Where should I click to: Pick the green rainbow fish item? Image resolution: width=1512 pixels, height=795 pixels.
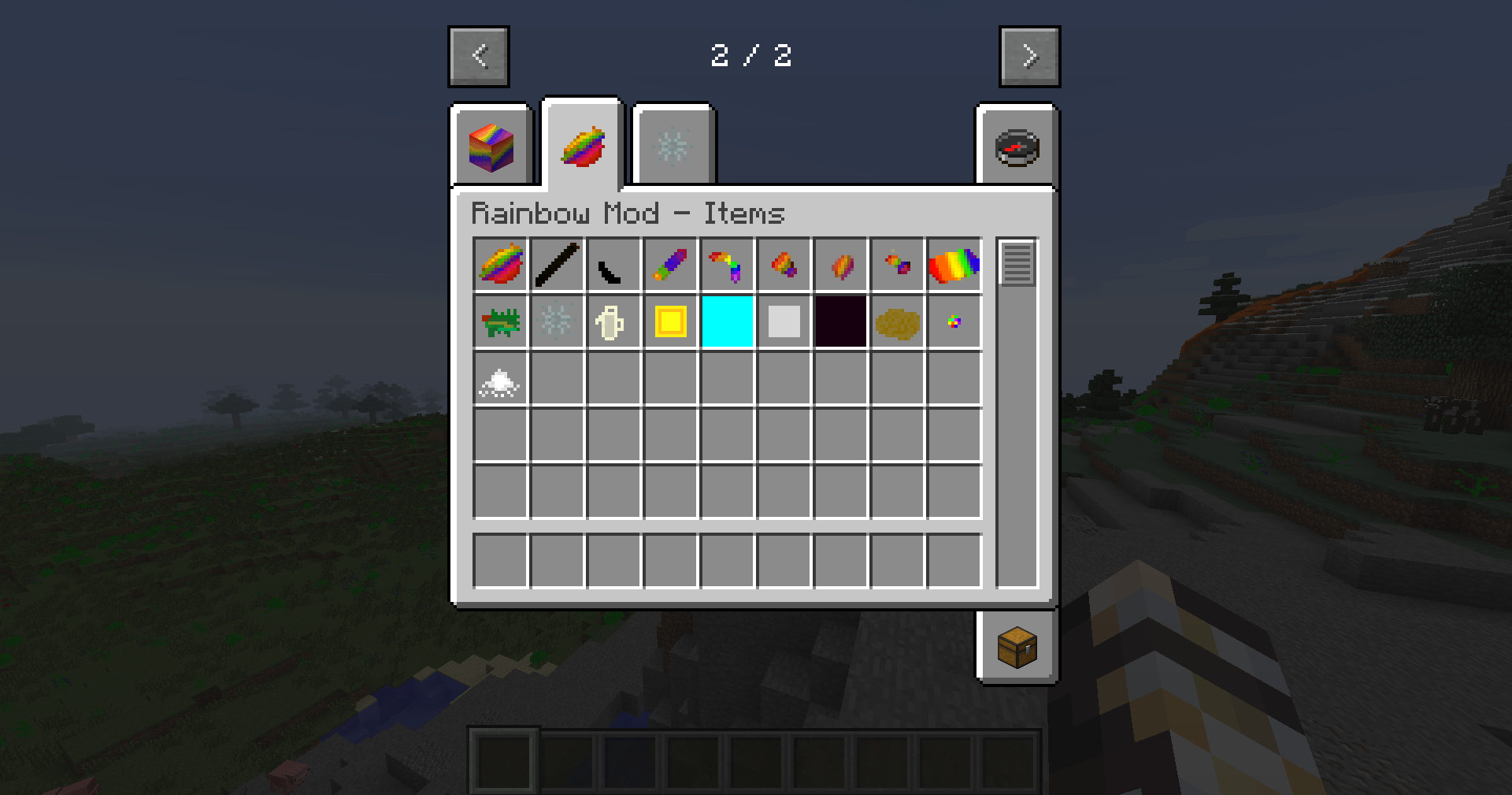point(501,321)
